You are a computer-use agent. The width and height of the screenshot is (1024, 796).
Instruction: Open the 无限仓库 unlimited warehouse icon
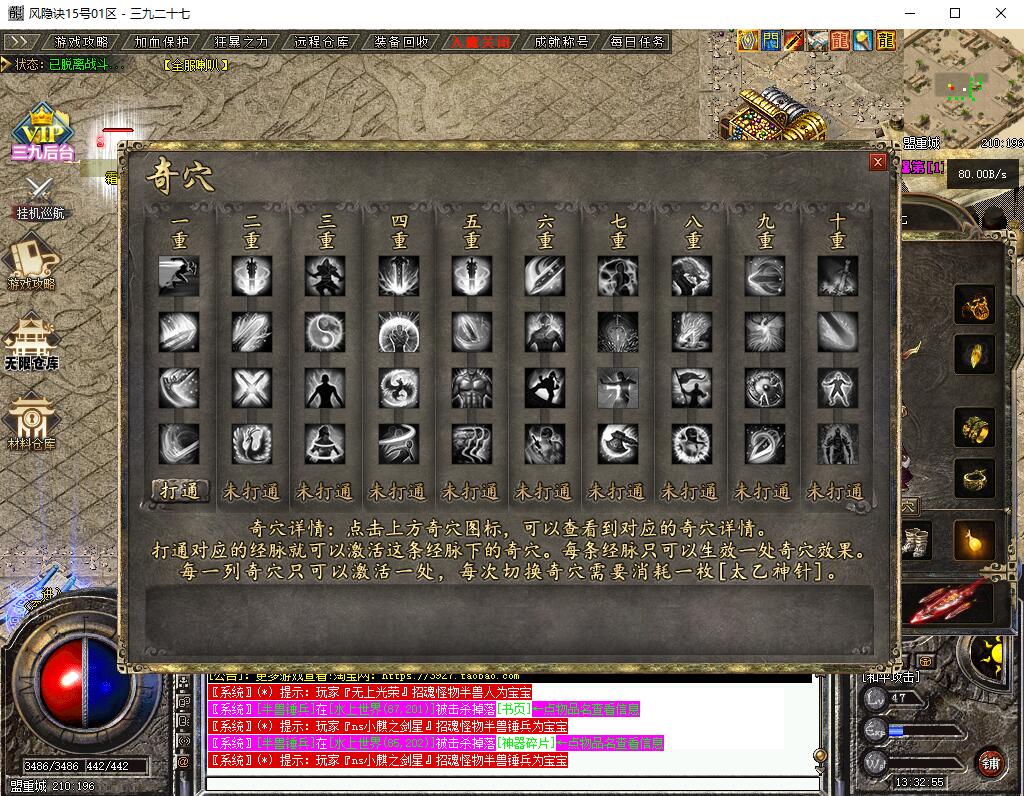[32, 342]
